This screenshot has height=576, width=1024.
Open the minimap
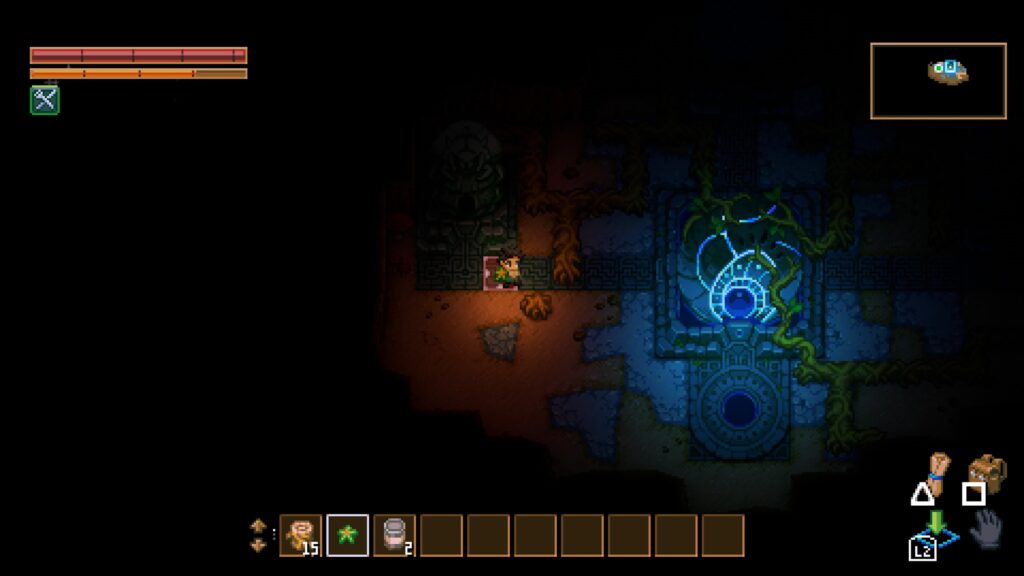coord(938,81)
